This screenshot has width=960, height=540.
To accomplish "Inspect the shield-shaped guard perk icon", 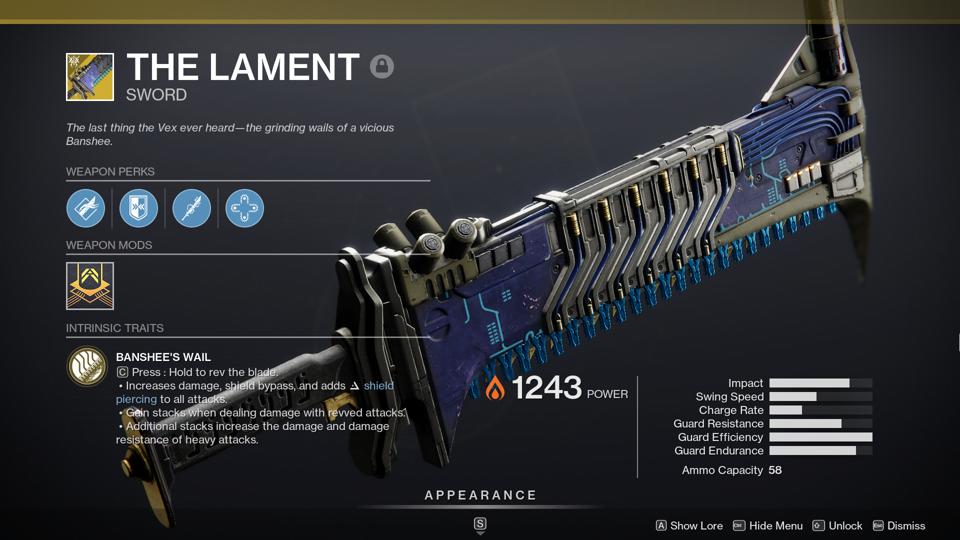I will (139, 208).
